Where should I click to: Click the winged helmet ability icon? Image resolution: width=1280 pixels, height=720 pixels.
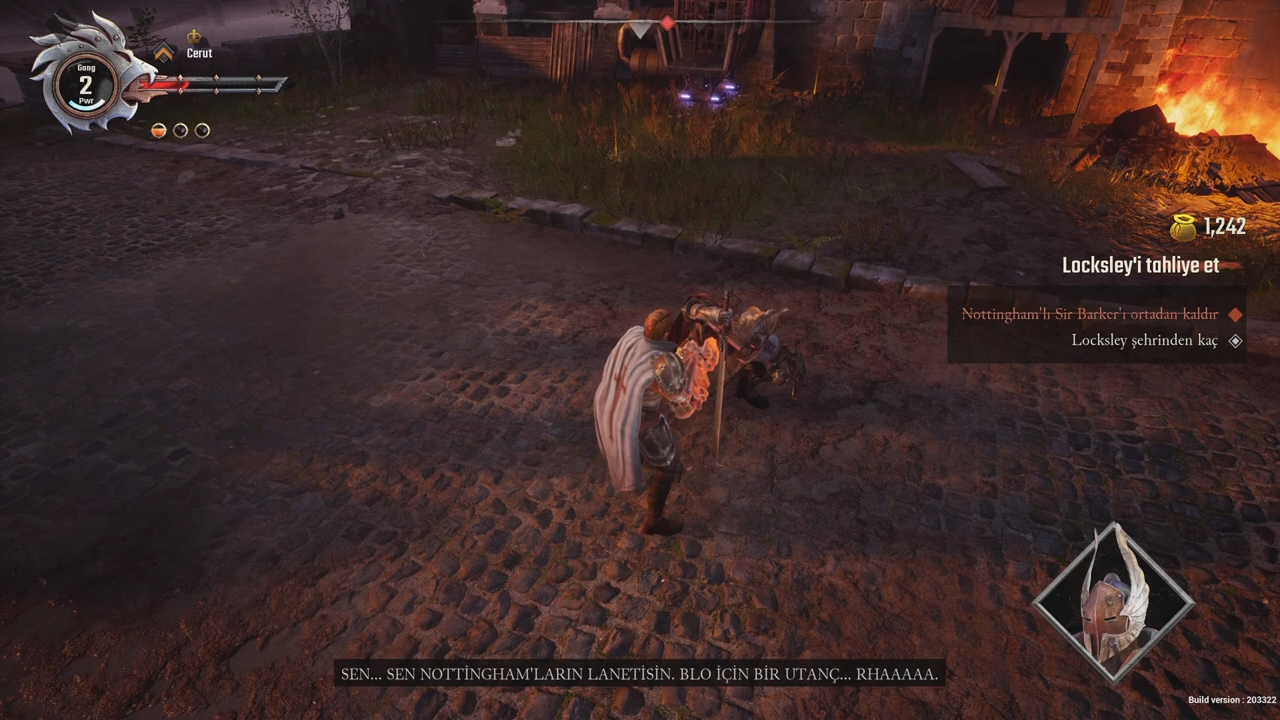[x=1113, y=604]
